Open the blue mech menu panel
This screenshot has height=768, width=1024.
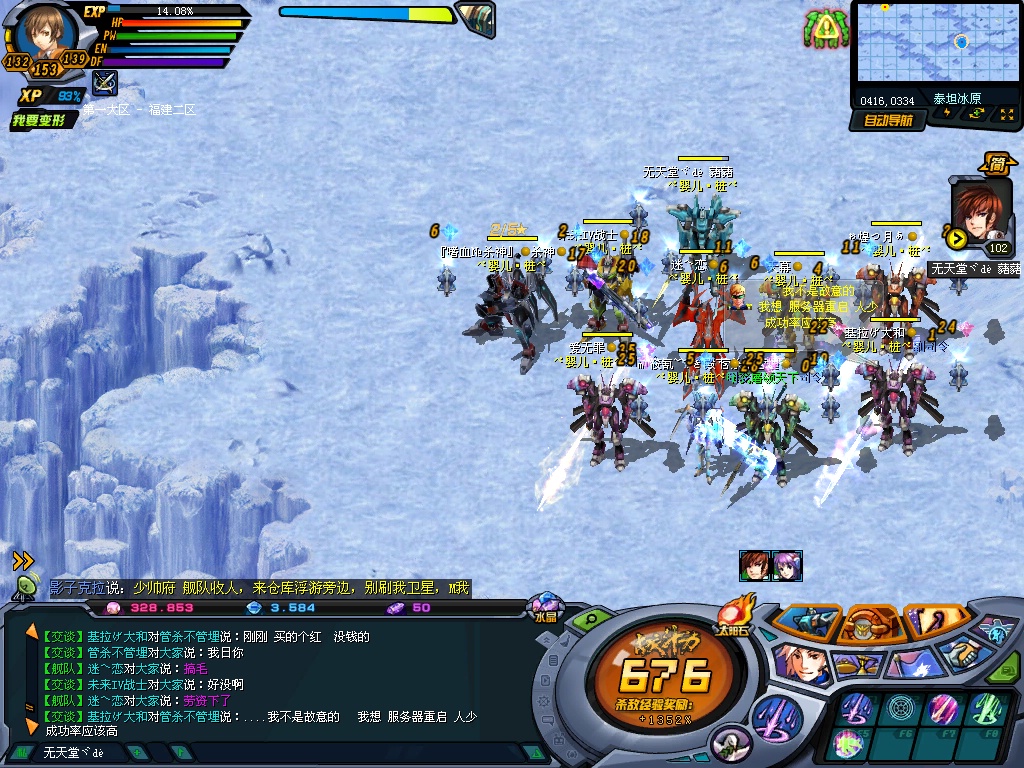[805, 621]
